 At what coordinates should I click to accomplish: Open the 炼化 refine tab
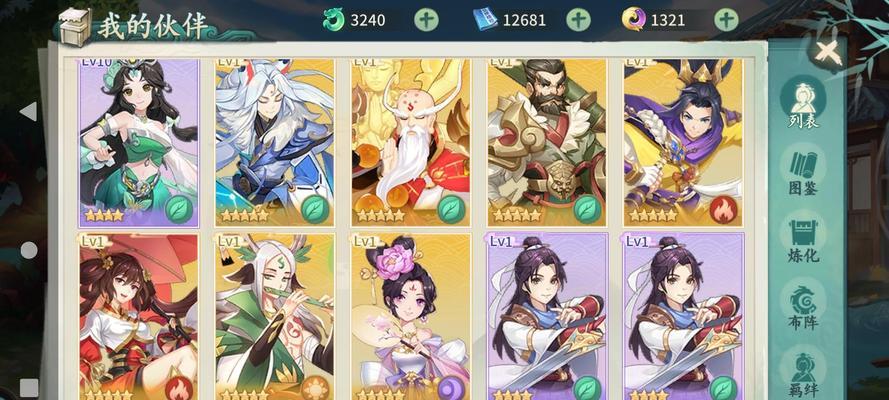click(x=803, y=240)
